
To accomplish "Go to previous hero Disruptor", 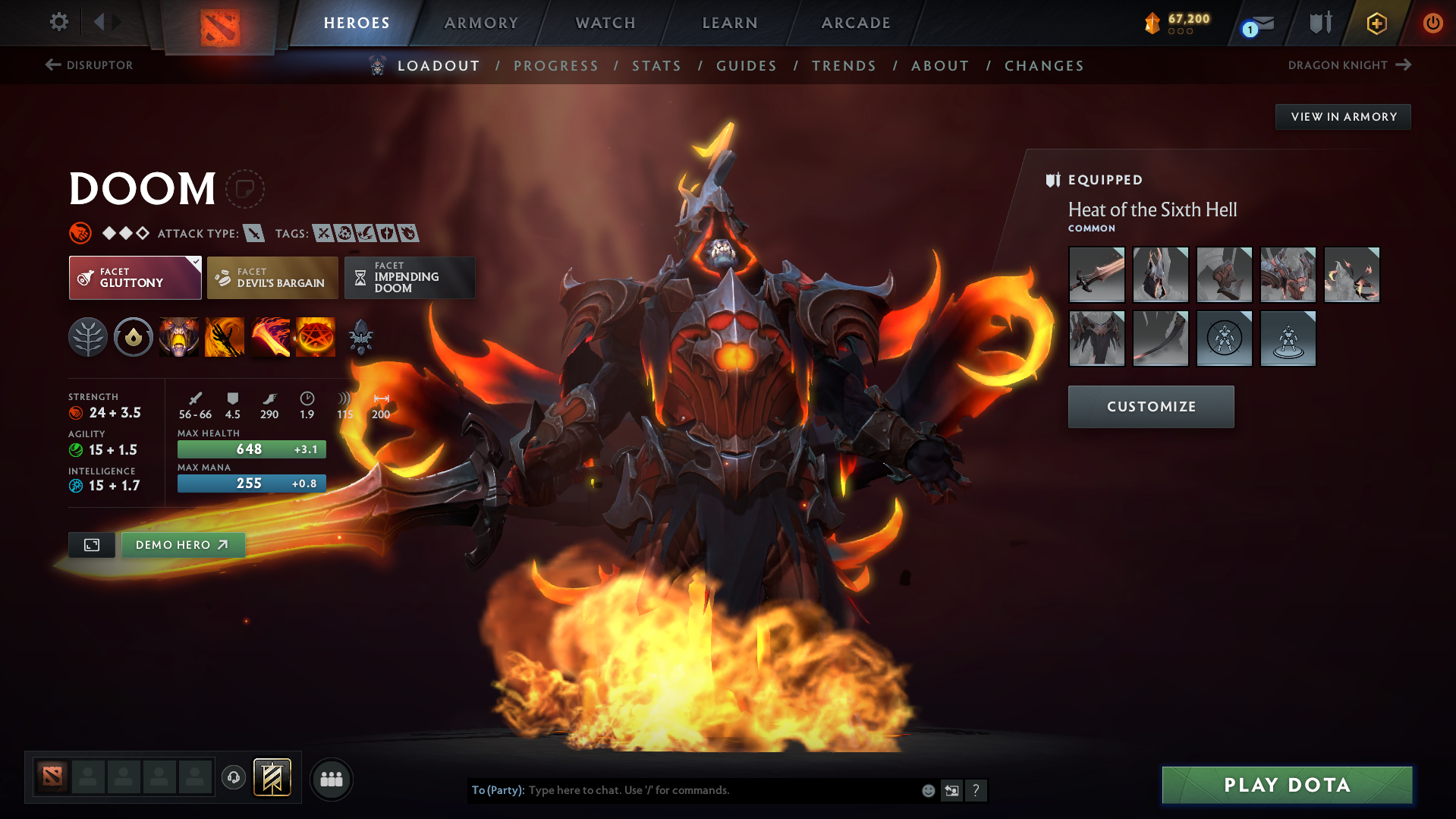I will tap(90, 65).
